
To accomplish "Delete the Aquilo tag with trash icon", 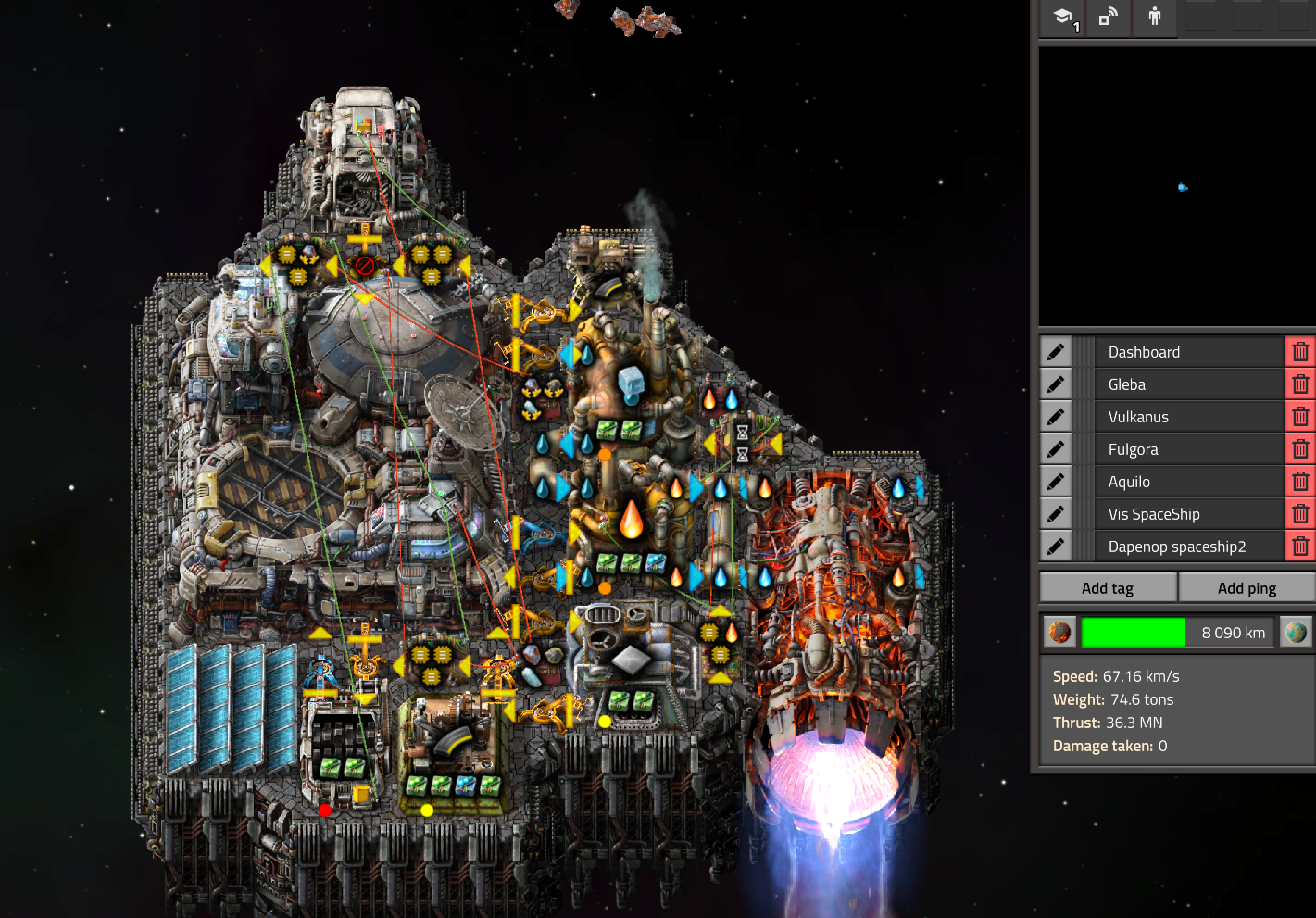I will [1300, 482].
